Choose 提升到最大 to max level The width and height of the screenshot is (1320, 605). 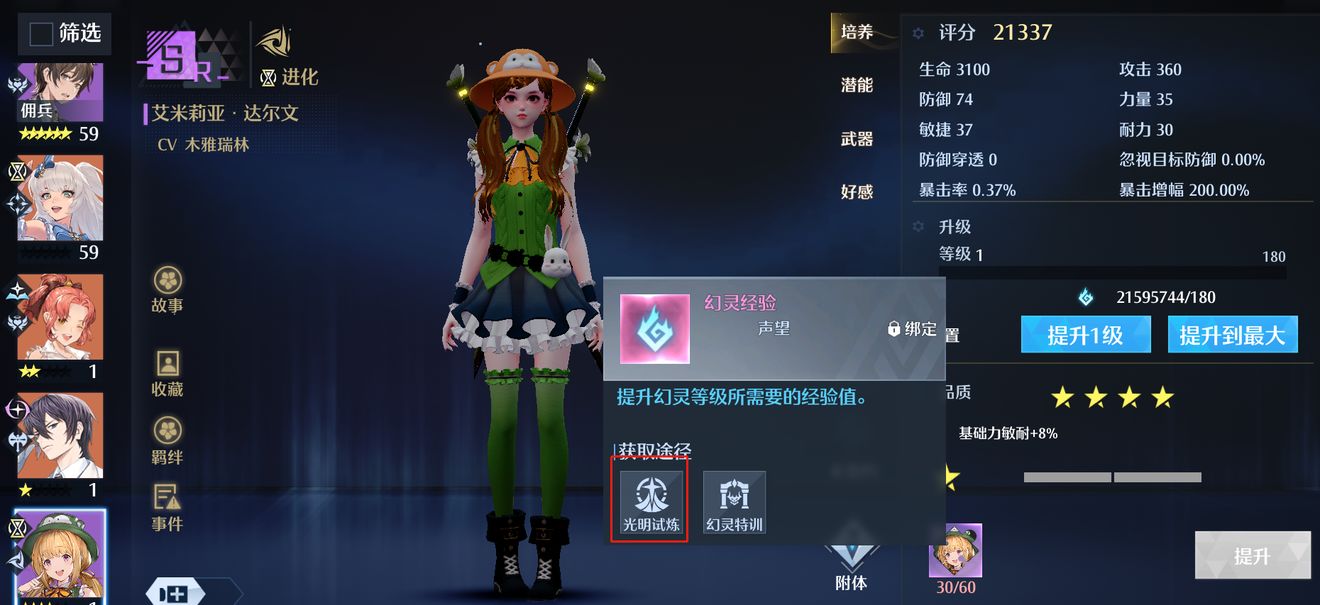pos(1232,336)
